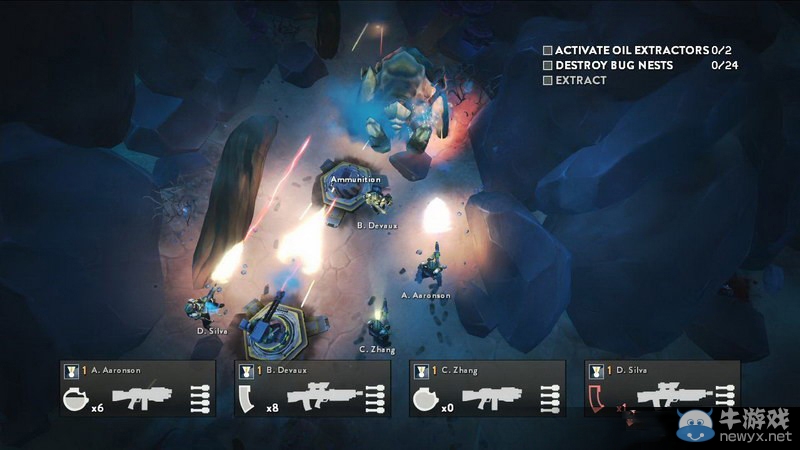
Task: Click A. Aaronson's weapon icon
Action: point(142,397)
